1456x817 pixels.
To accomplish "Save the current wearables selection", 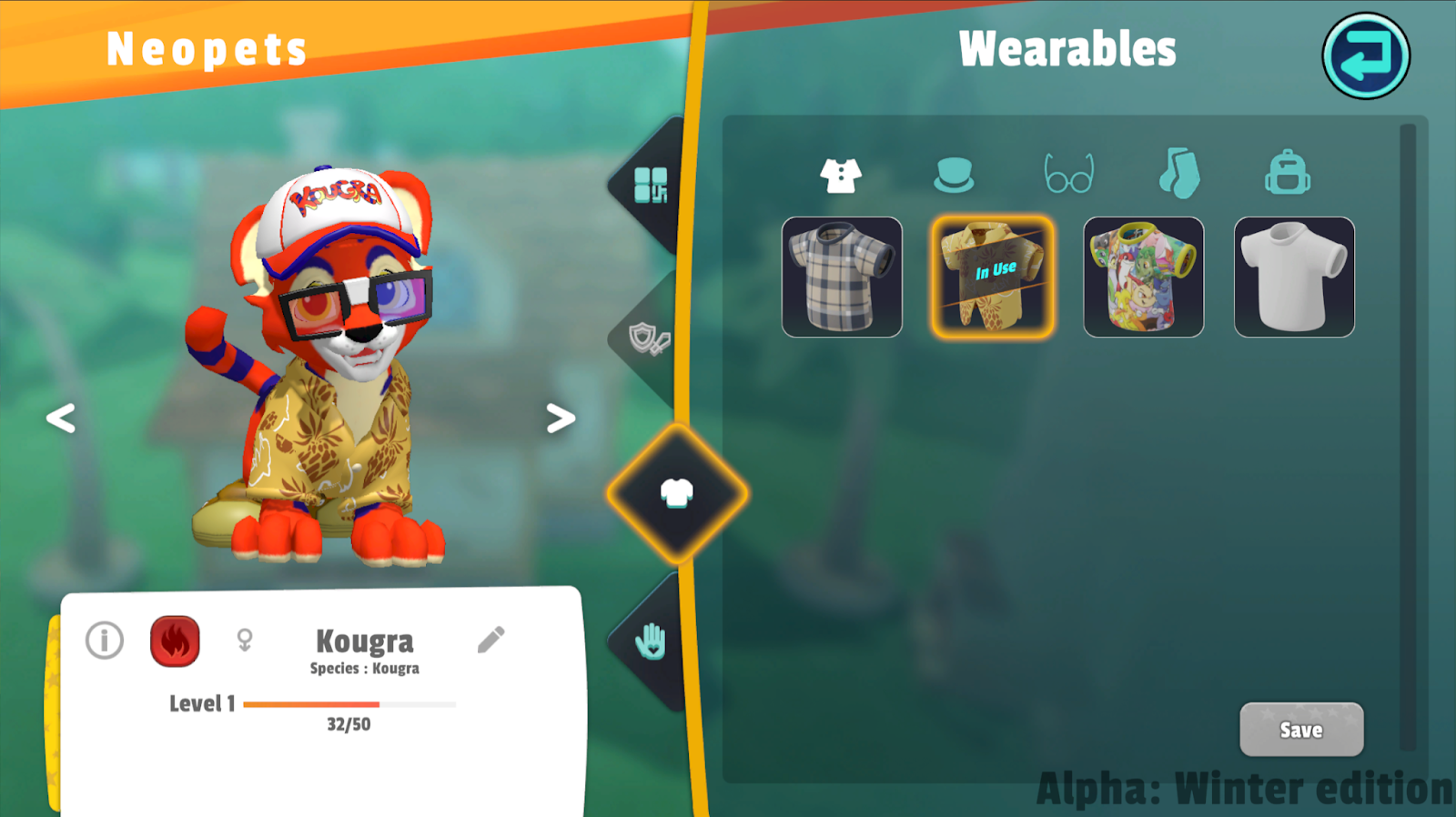I will [1300, 730].
